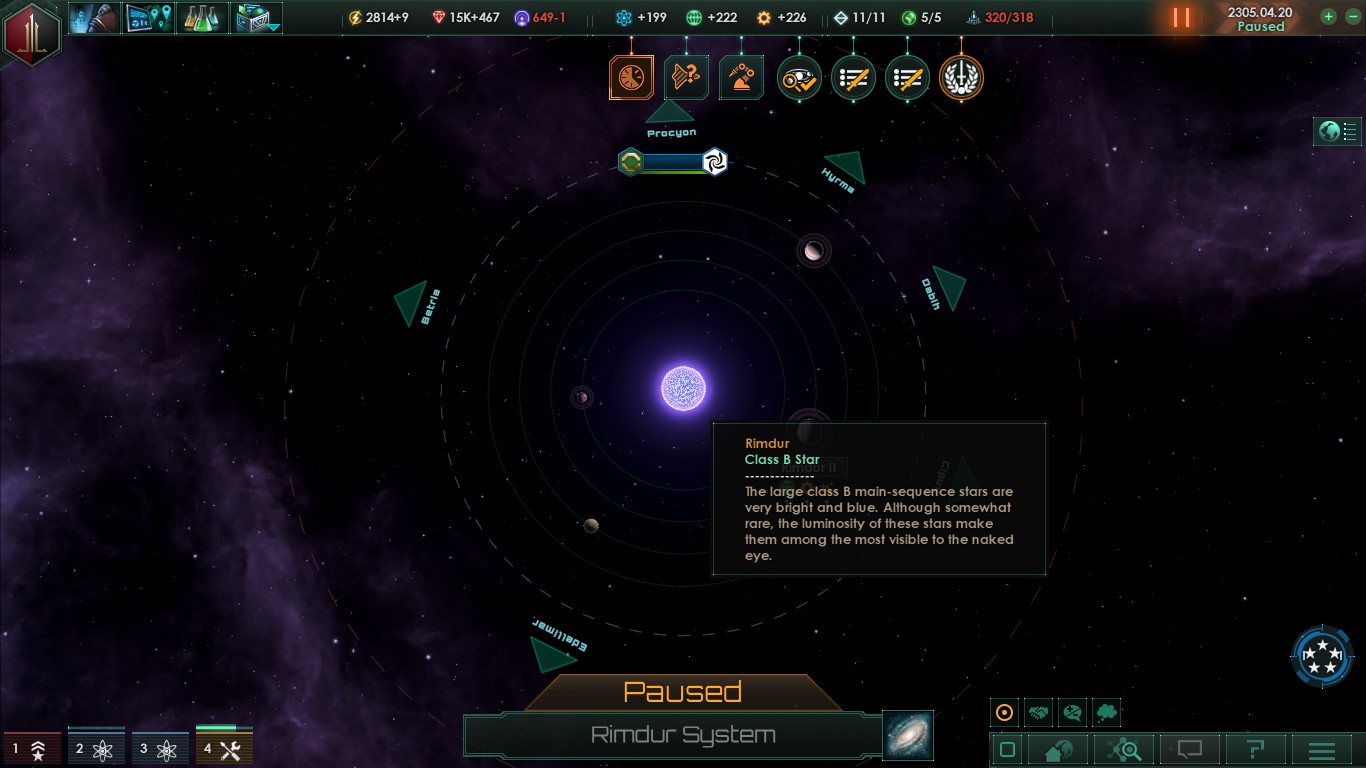Switch to the galaxy map view
Screen dimensions: 1366x768
point(908,735)
